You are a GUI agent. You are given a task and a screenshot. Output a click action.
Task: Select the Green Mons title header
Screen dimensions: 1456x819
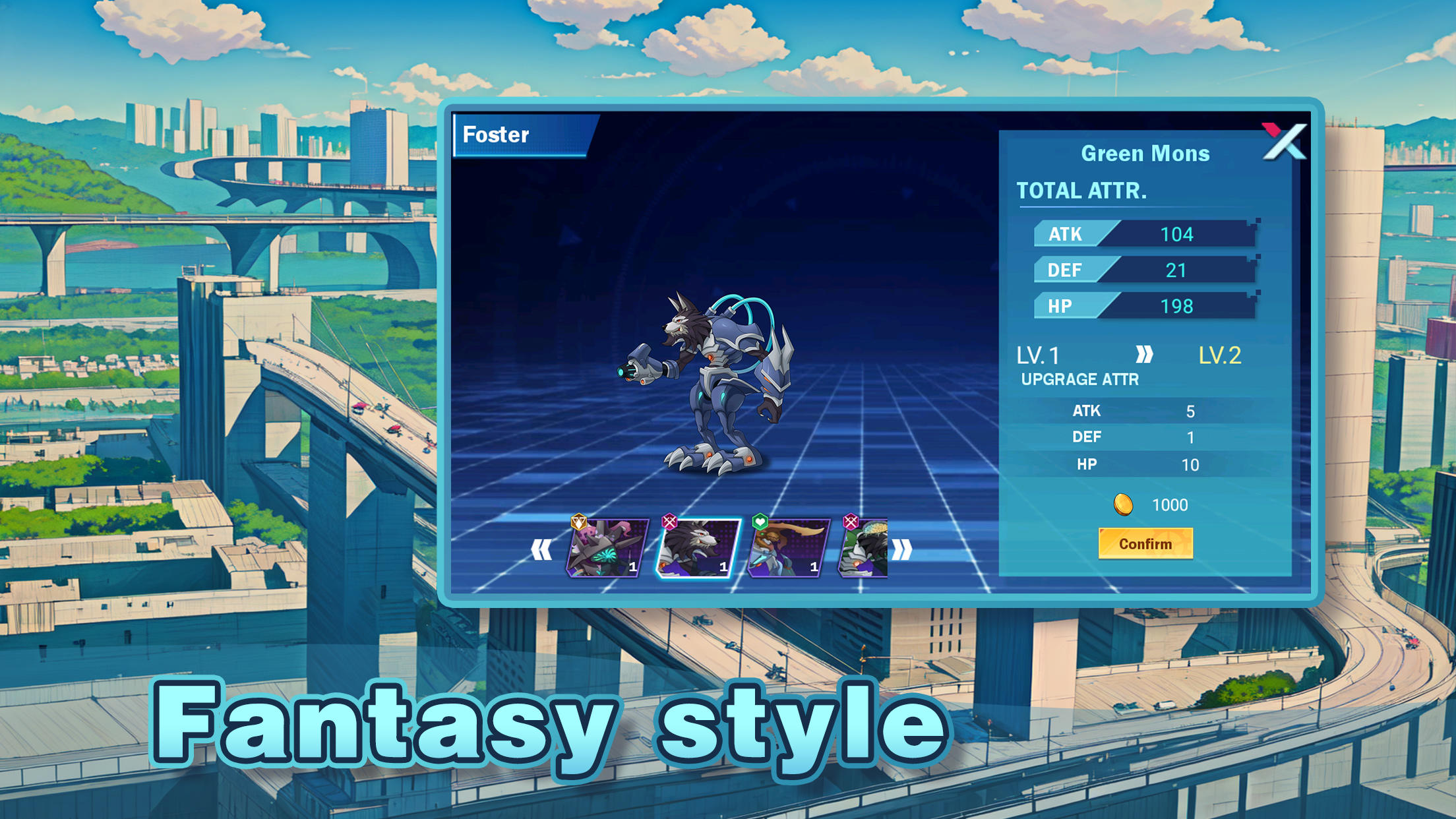(1145, 153)
